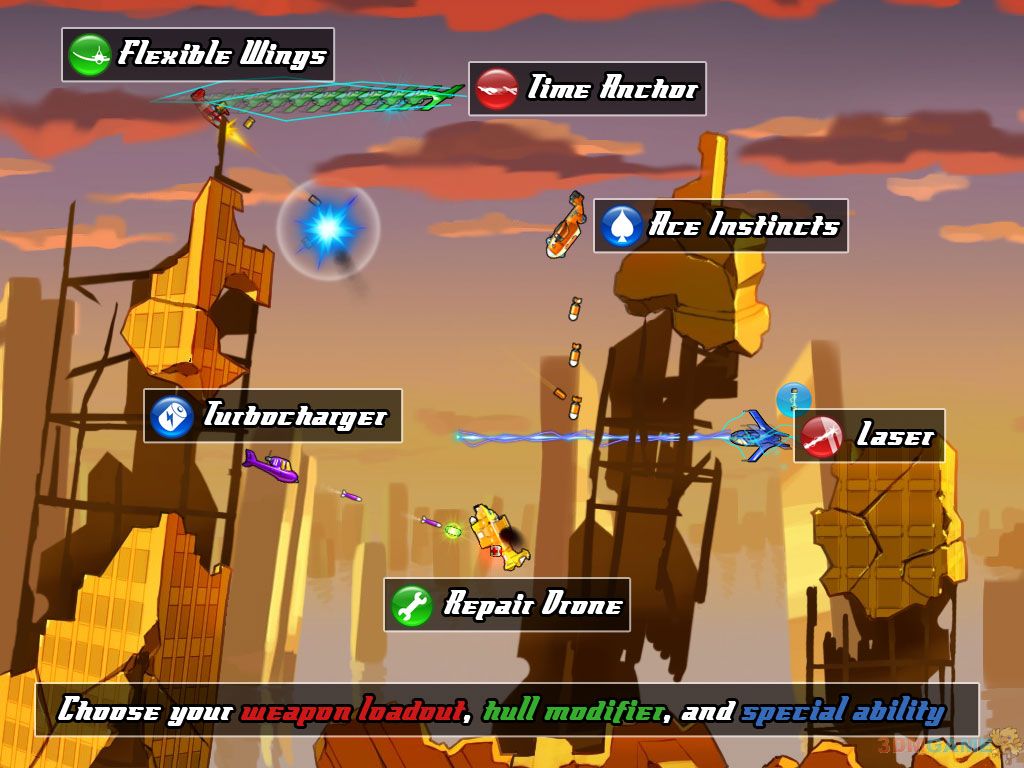Click the blue Turbocharger icon

171,416
